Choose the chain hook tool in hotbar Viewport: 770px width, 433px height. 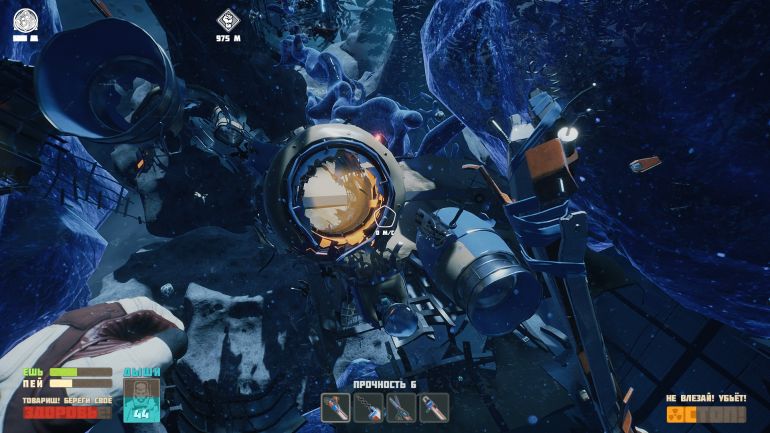point(369,407)
